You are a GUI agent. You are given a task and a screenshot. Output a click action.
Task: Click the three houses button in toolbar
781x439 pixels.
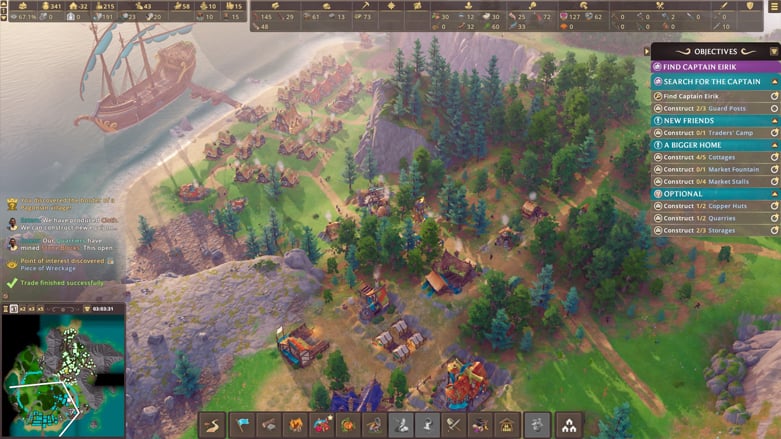[571, 425]
